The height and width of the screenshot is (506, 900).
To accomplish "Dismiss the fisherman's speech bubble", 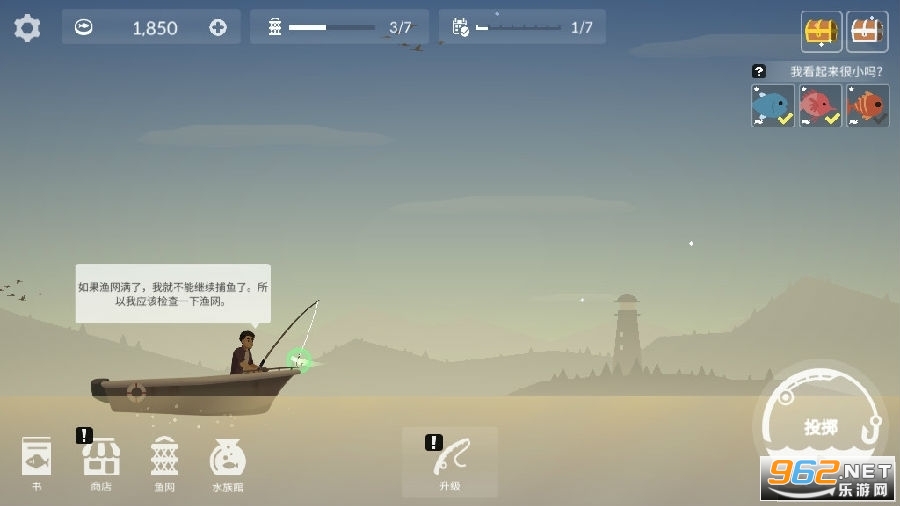I will tap(173, 293).
